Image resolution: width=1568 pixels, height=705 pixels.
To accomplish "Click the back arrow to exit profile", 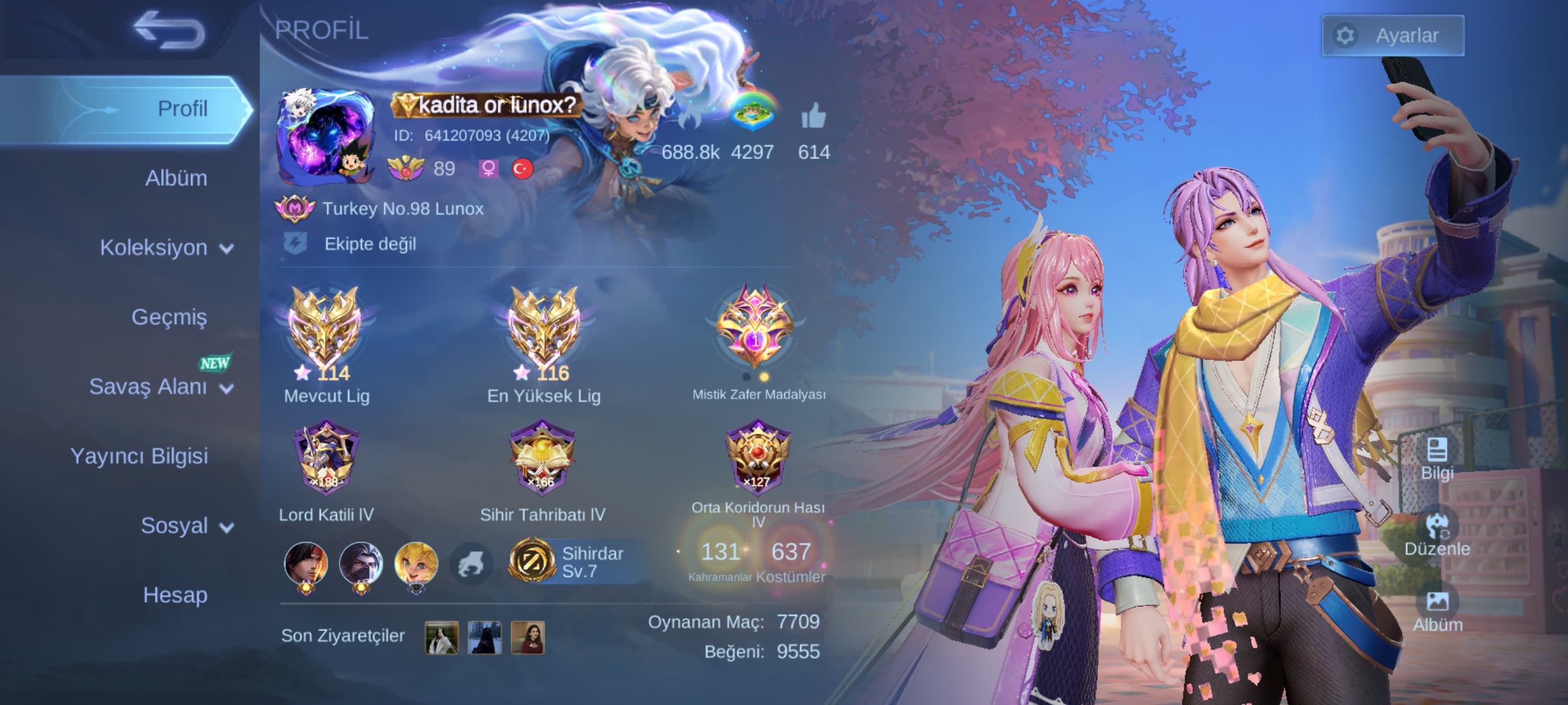I will tap(171, 29).
